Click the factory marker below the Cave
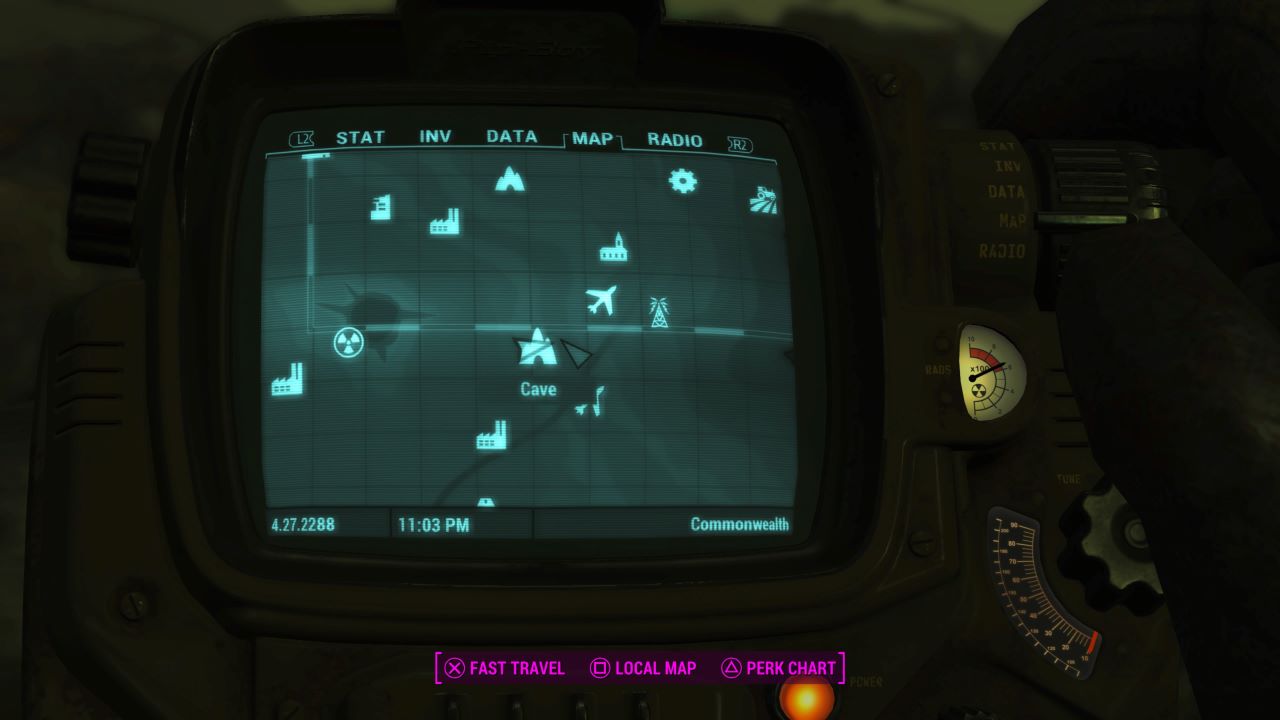1280x720 pixels. 491,436
